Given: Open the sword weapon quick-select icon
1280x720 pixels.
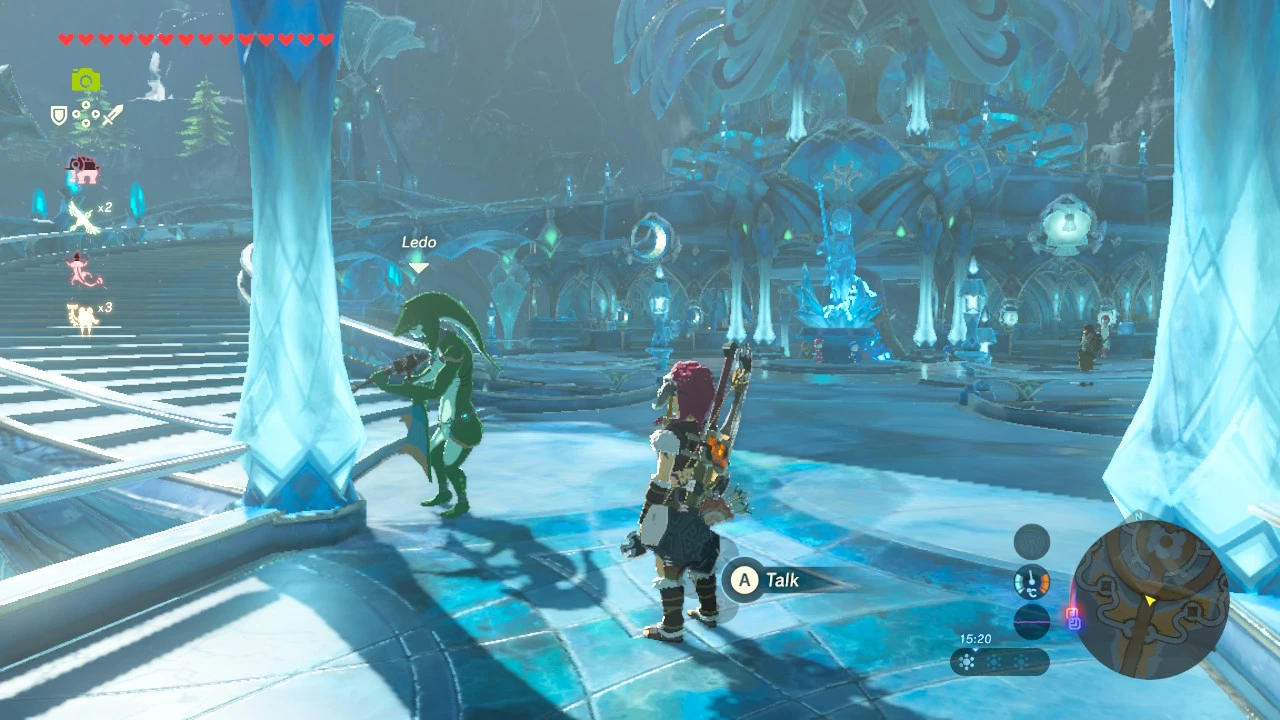Looking at the screenshot, I should click(113, 115).
